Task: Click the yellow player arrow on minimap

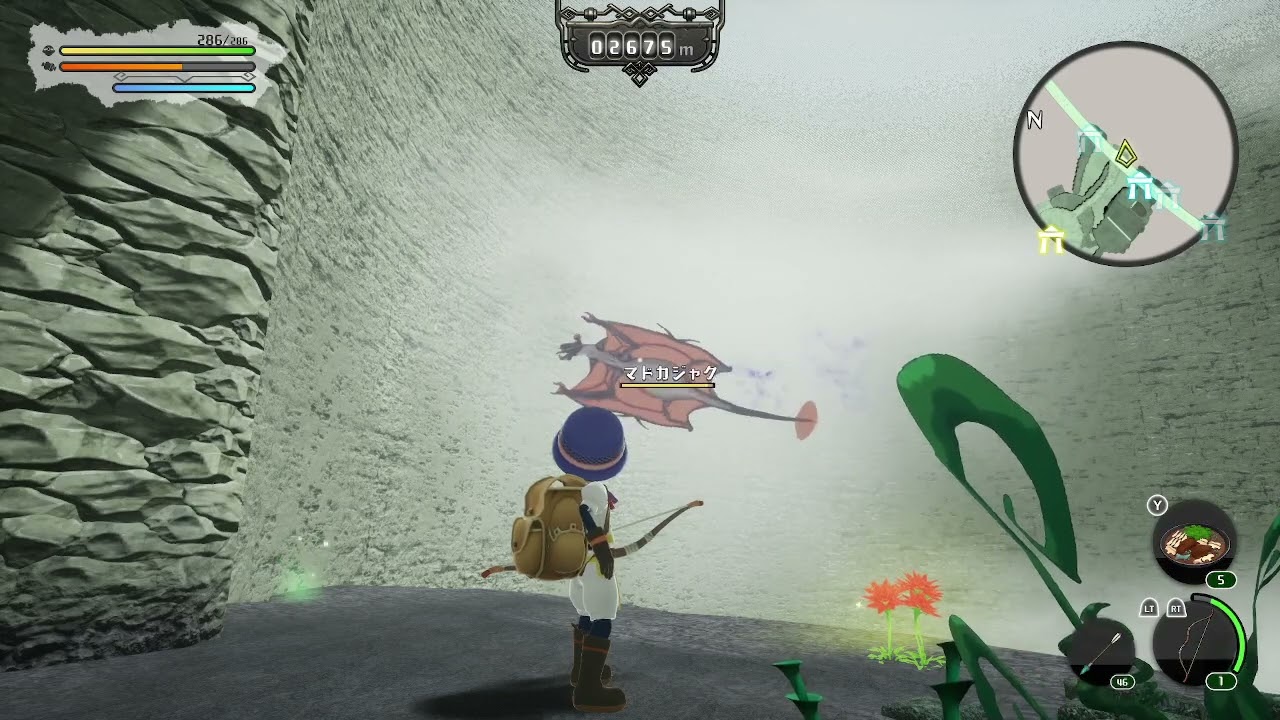Action: coord(1126,154)
